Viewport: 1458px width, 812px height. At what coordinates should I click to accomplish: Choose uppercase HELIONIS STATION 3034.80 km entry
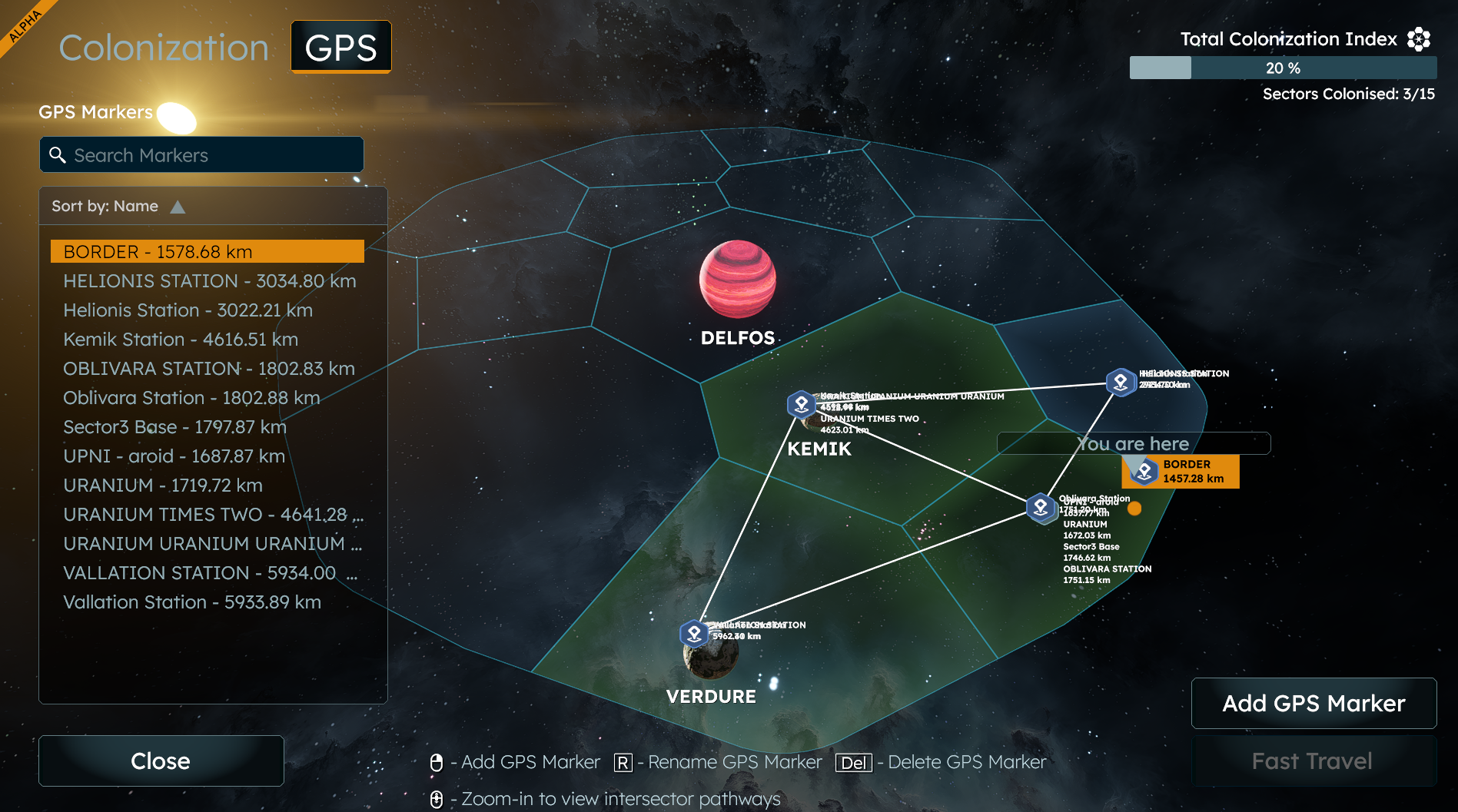click(x=209, y=281)
